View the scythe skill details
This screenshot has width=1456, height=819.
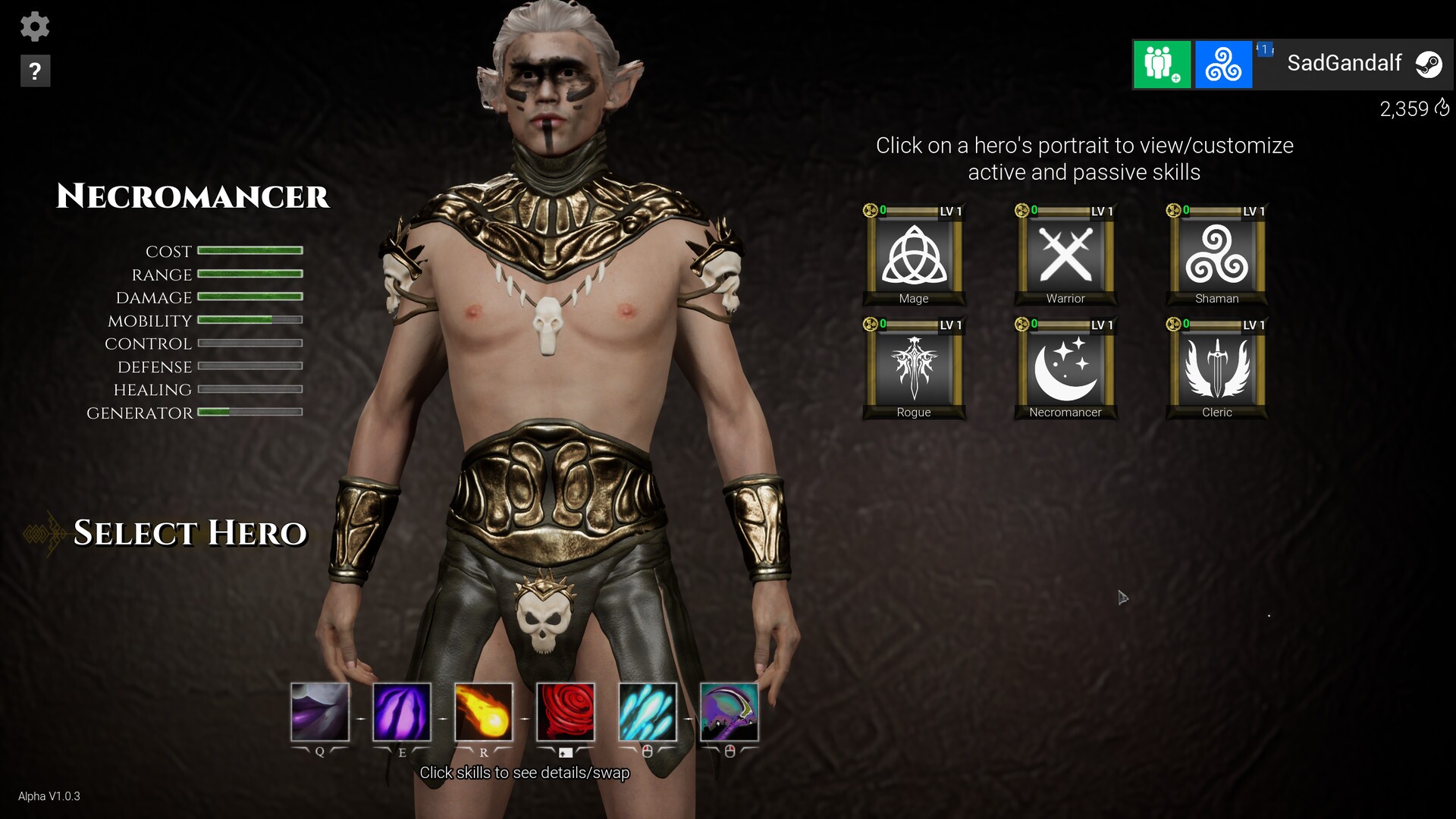click(730, 712)
